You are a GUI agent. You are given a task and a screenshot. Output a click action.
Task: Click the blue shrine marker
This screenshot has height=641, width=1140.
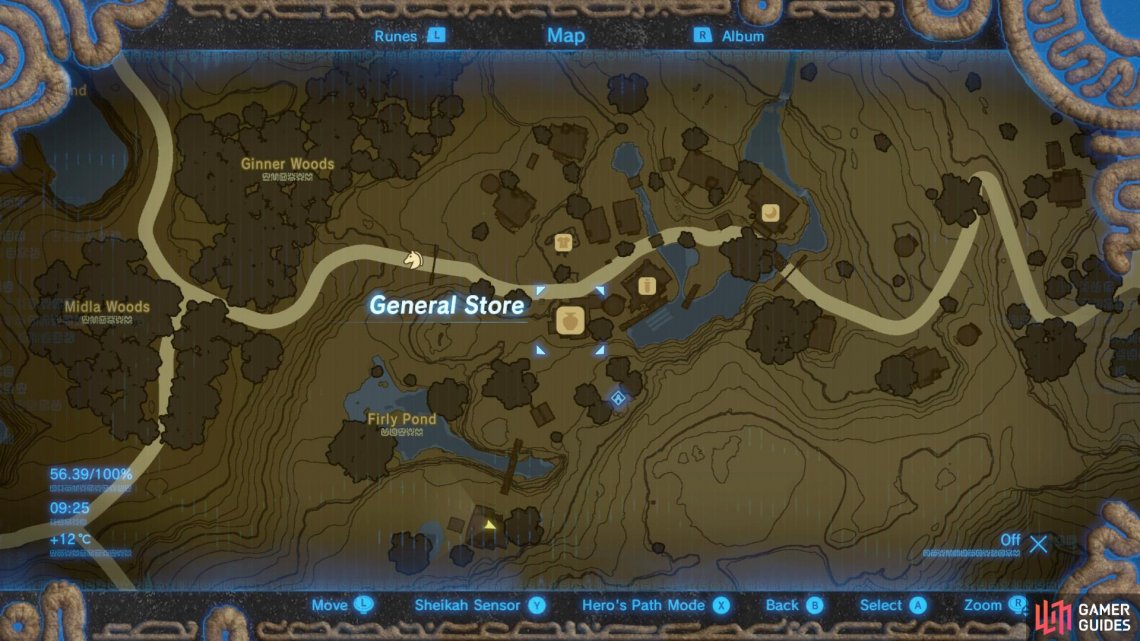[x=618, y=400]
